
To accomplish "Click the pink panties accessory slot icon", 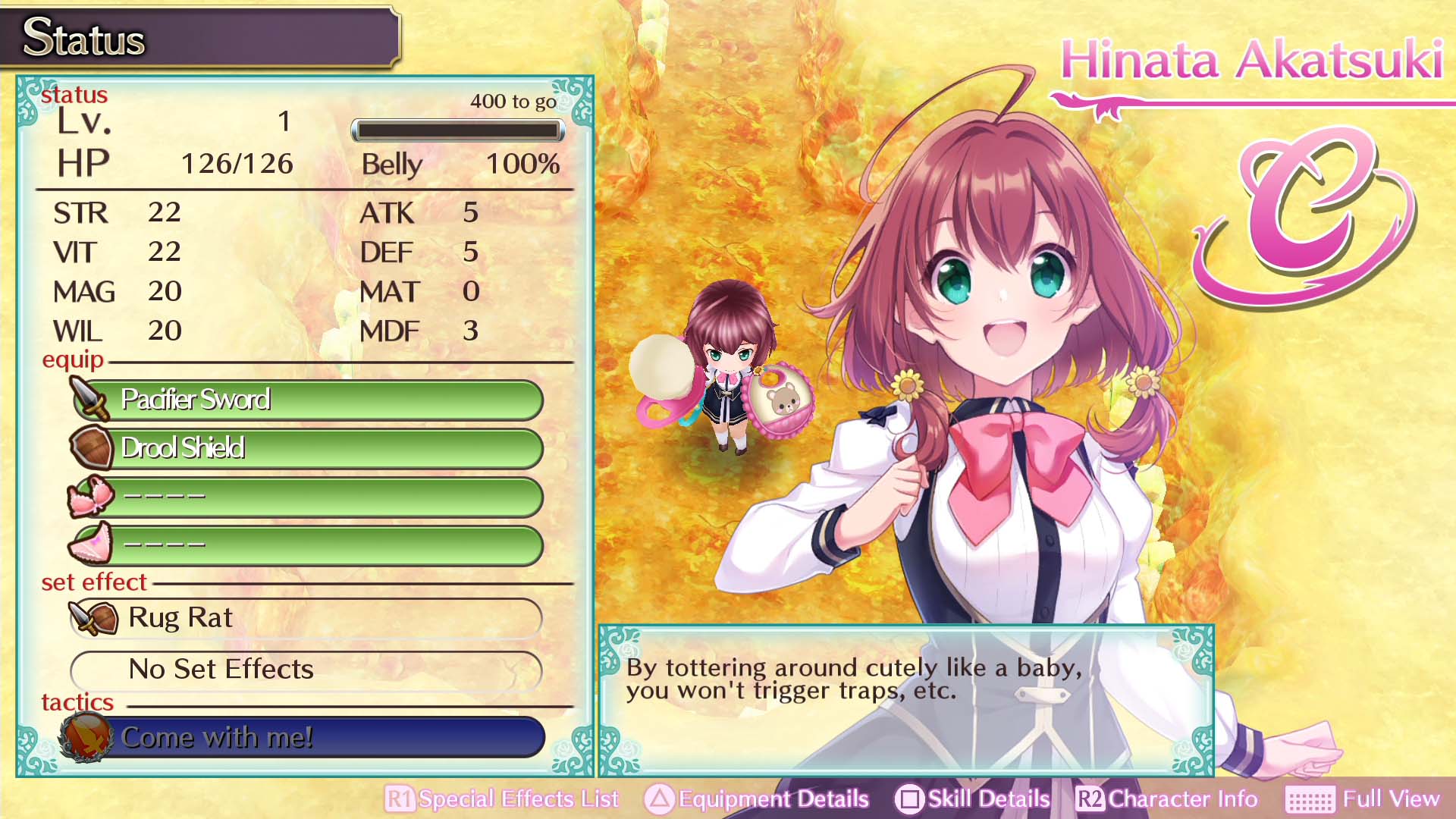I will click(89, 543).
